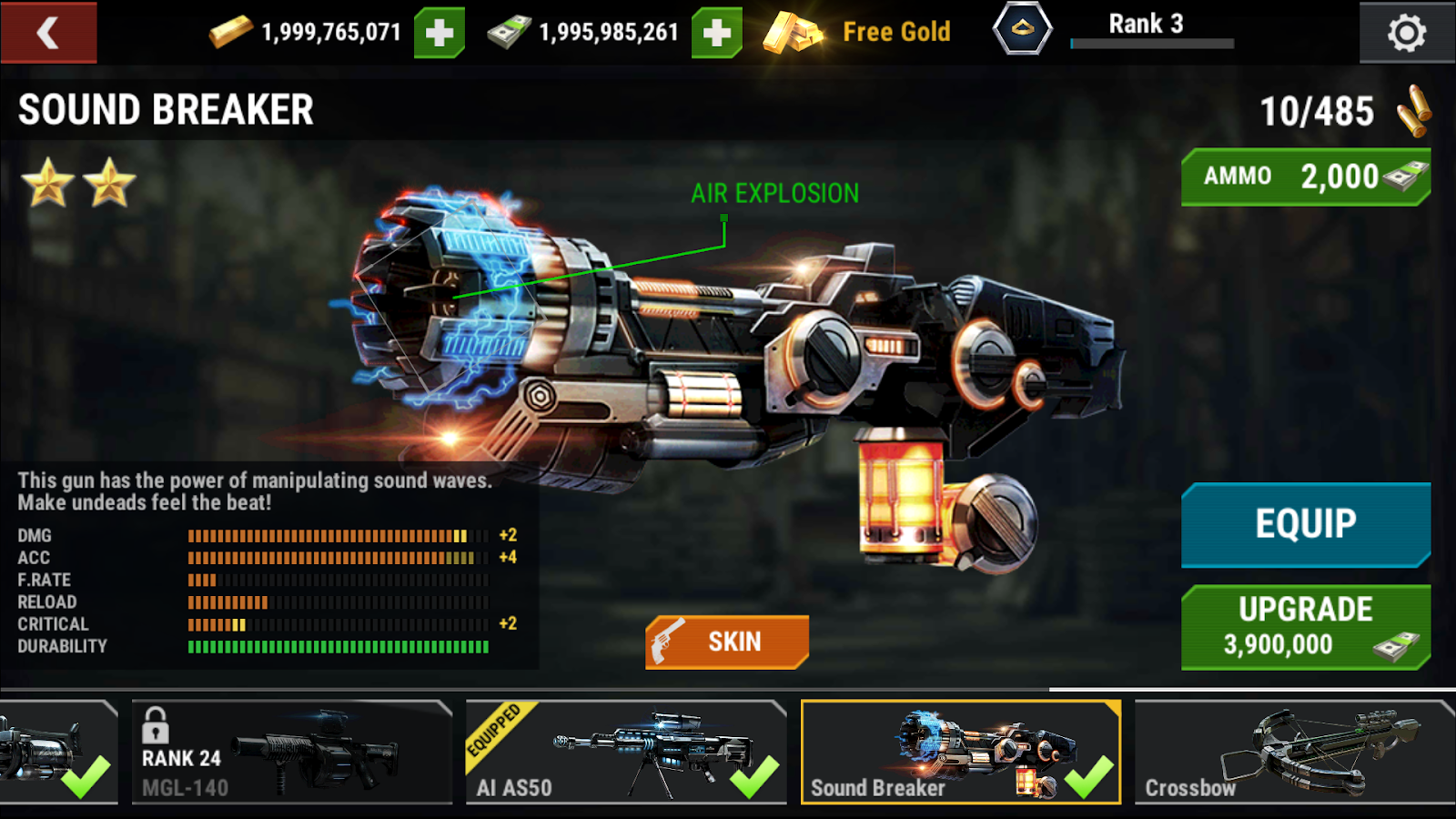1456x819 pixels.
Task: Equip the Sound Breaker weapon
Action: click(1306, 524)
